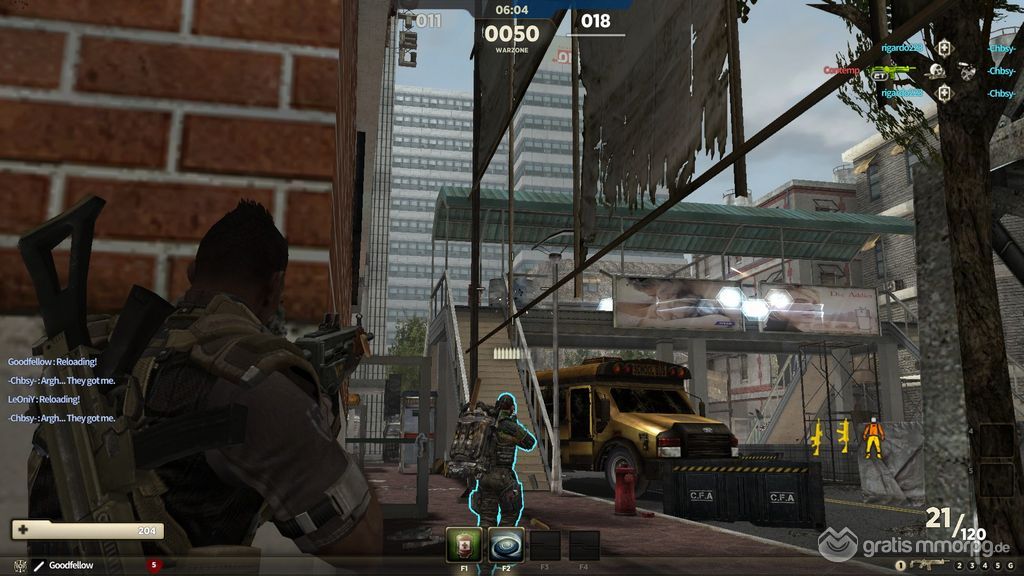Select the grenade slot marked G
The height and width of the screenshot is (576, 1024).
tap(1009, 566)
